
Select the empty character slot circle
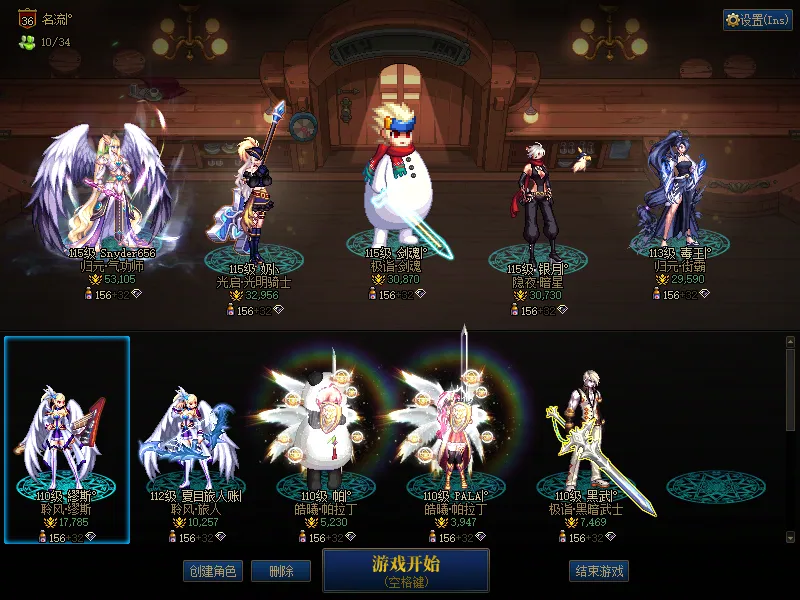(710, 486)
